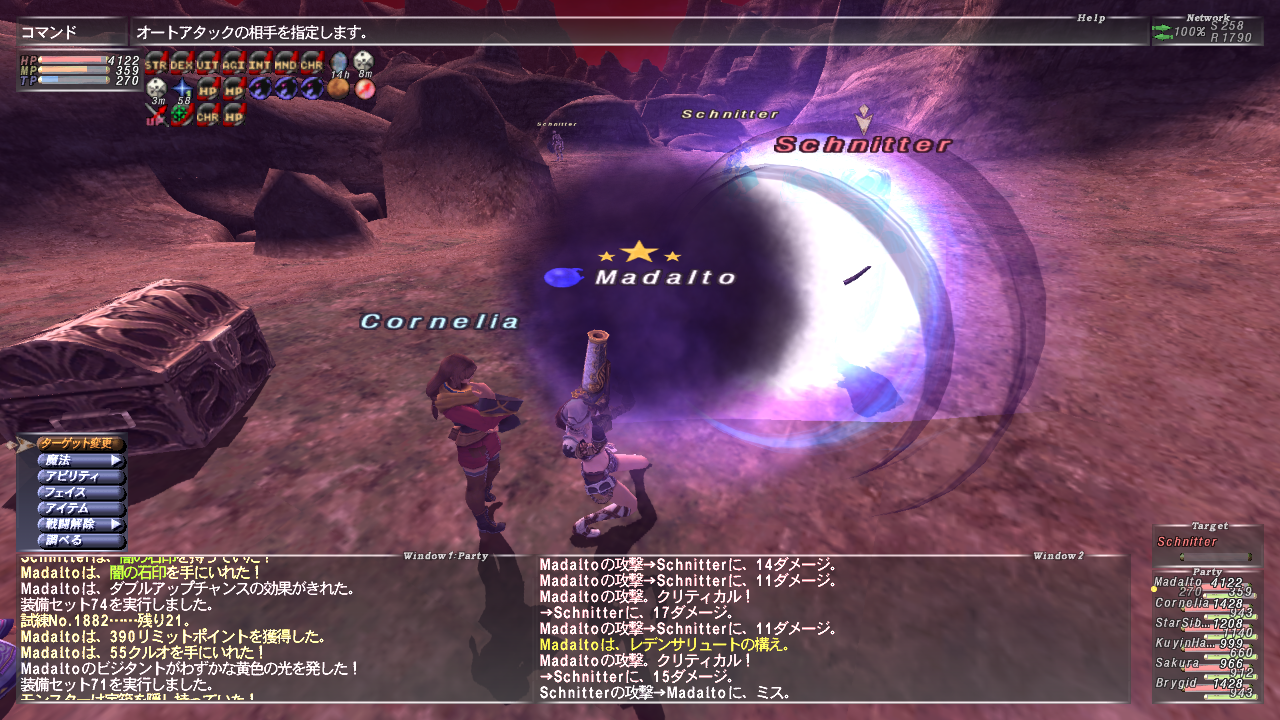
Task: Select the food duration icon showing 14h
Action: pyautogui.click(x=338, y=64)
